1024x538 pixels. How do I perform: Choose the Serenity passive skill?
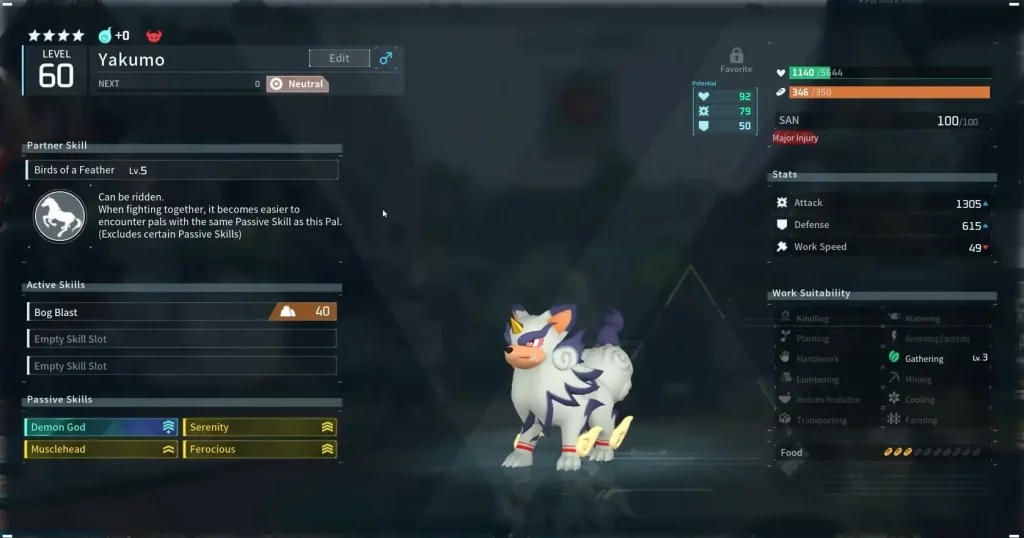pos(259,427)
